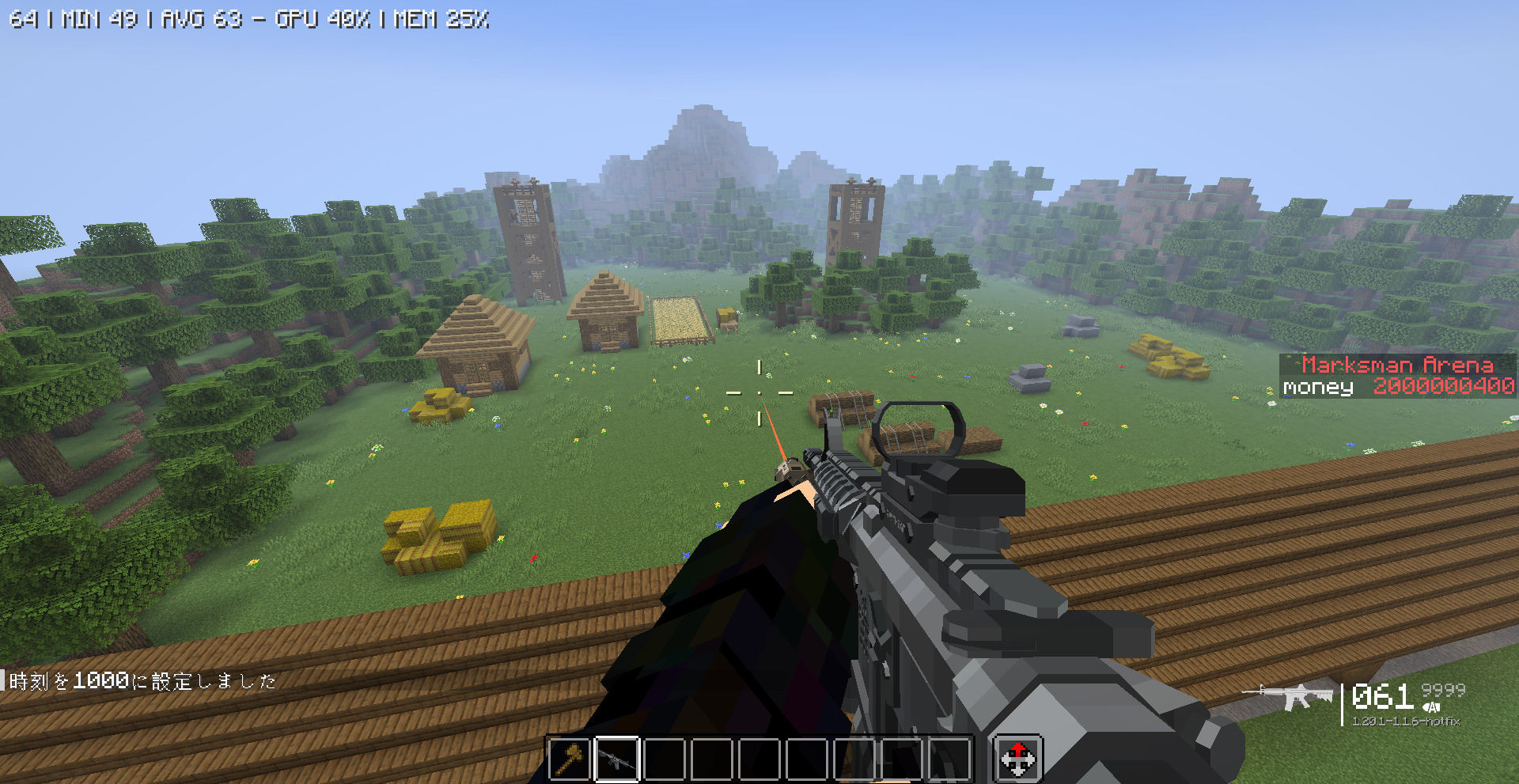
Task: Select the wooden hammer hotbar slot
Action: click(x=570, y=759)
